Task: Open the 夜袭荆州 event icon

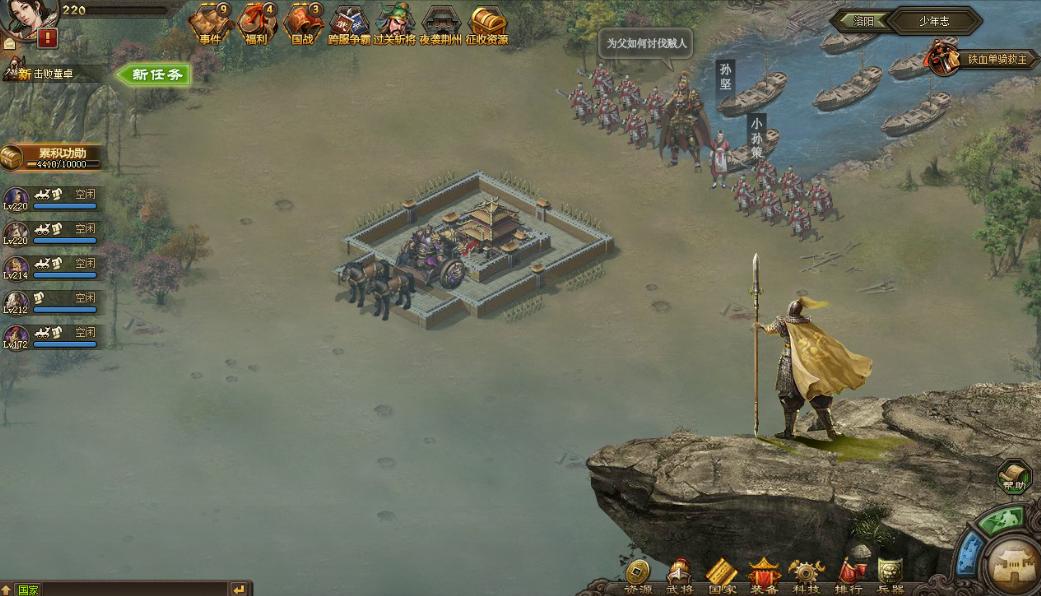Action: pyautogui.click(x=441, y=23)
